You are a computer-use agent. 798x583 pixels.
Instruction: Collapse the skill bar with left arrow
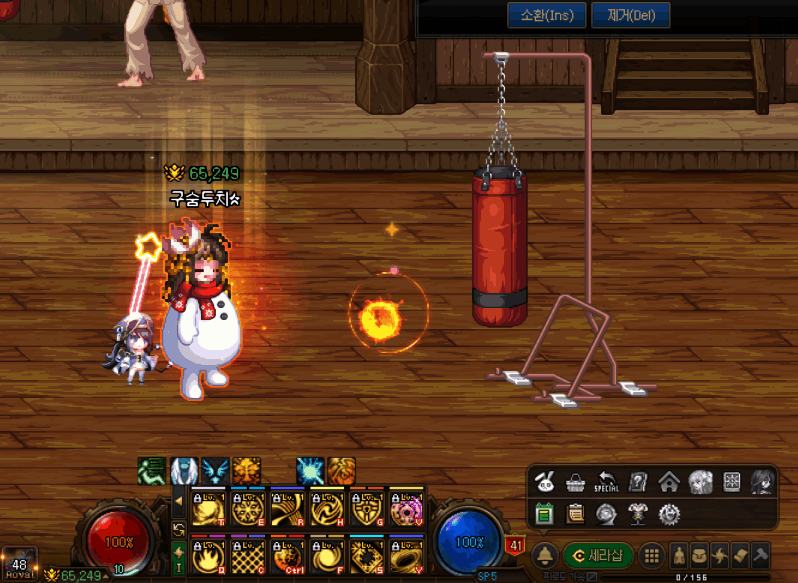179,500
